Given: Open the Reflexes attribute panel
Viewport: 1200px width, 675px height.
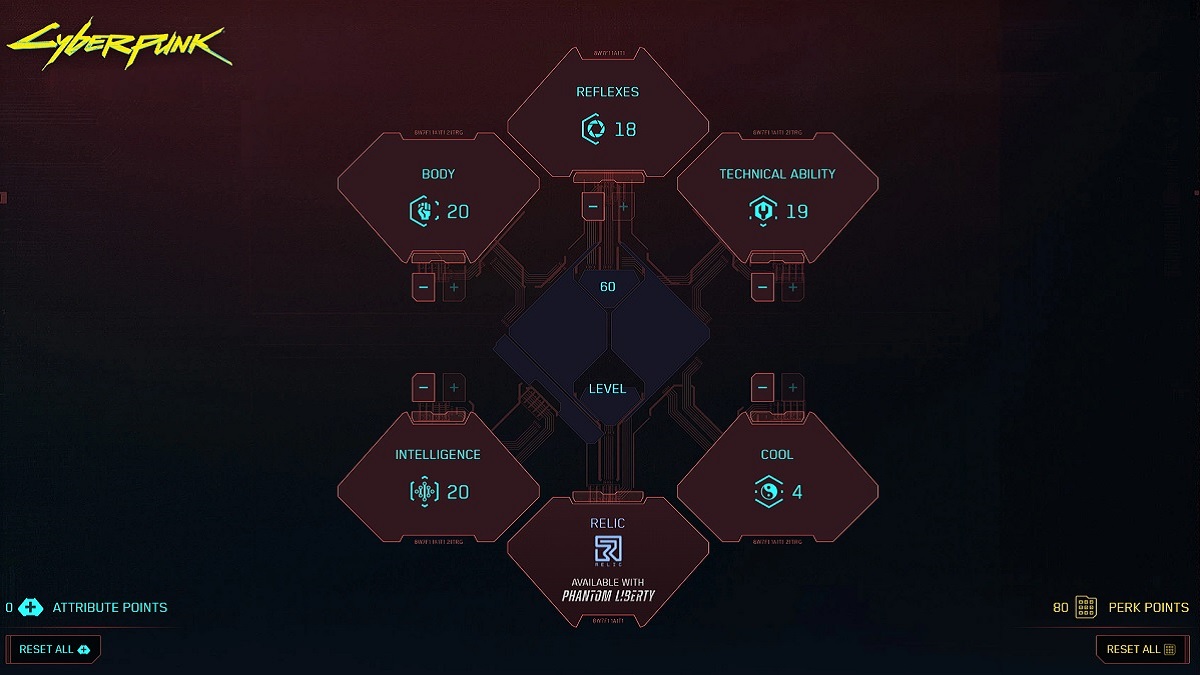Looking at the screenshot, I should point(607,112).
